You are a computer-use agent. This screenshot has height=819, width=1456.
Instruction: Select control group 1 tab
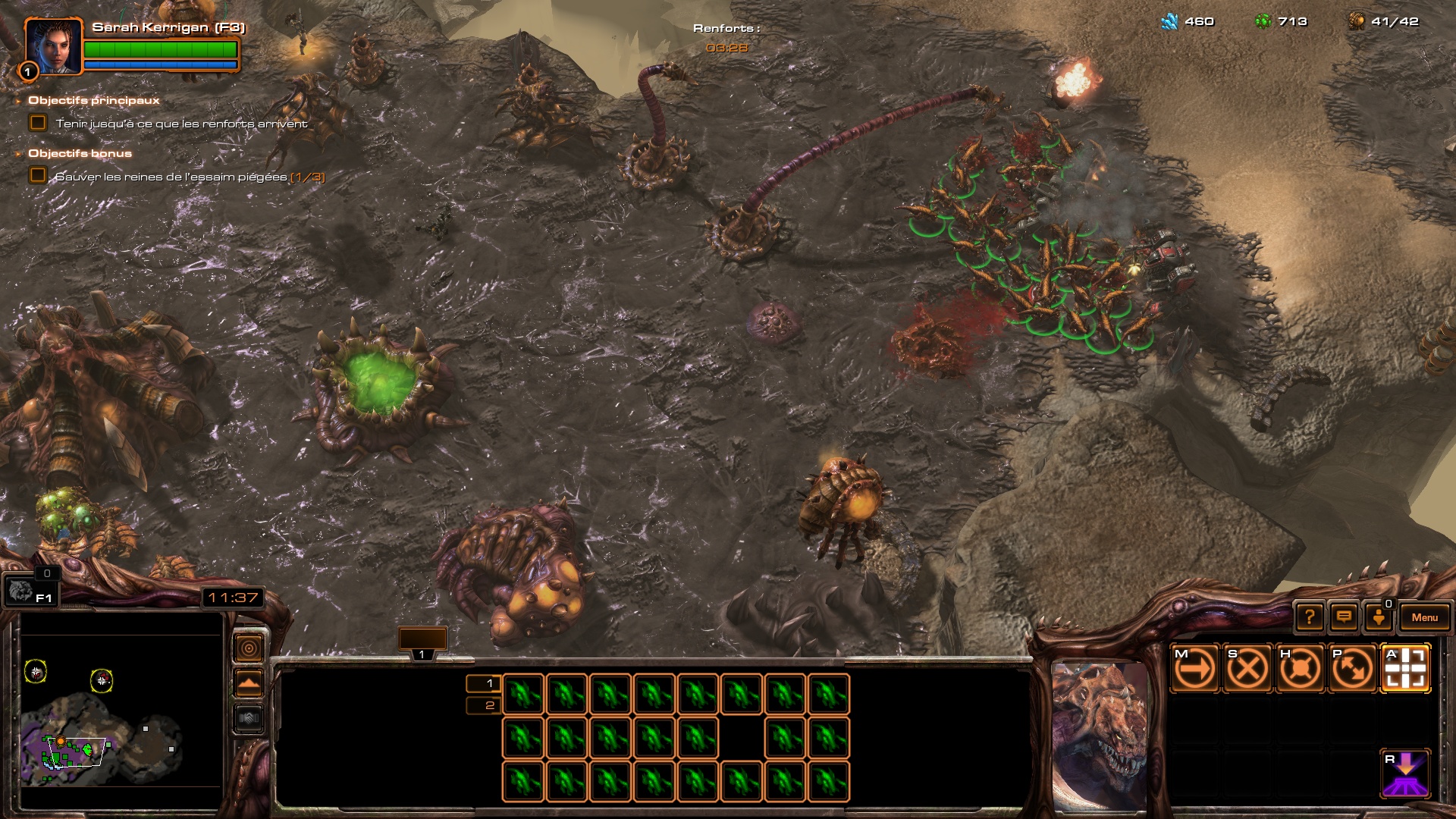coord(422,642)
